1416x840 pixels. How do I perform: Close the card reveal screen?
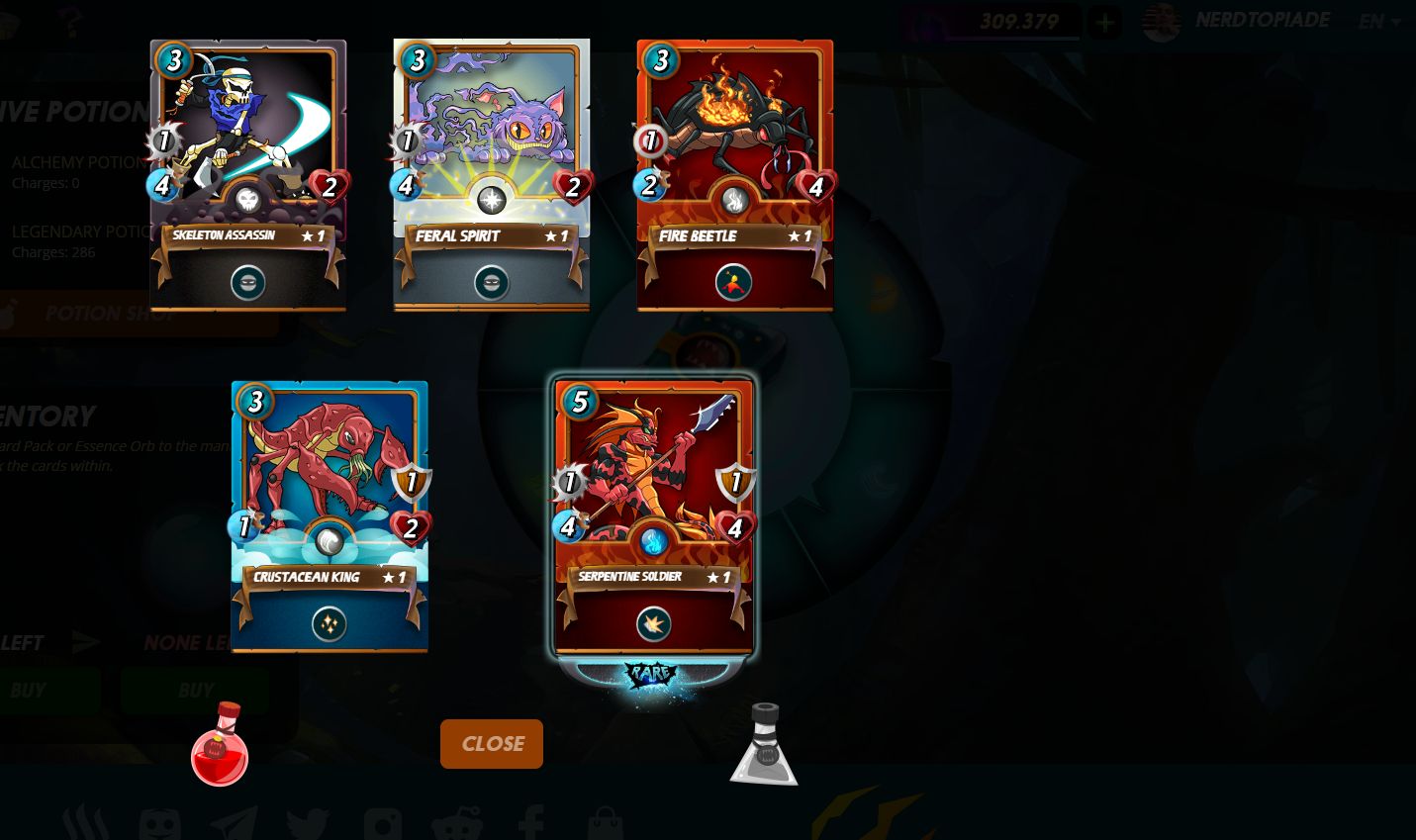(492, 744)
